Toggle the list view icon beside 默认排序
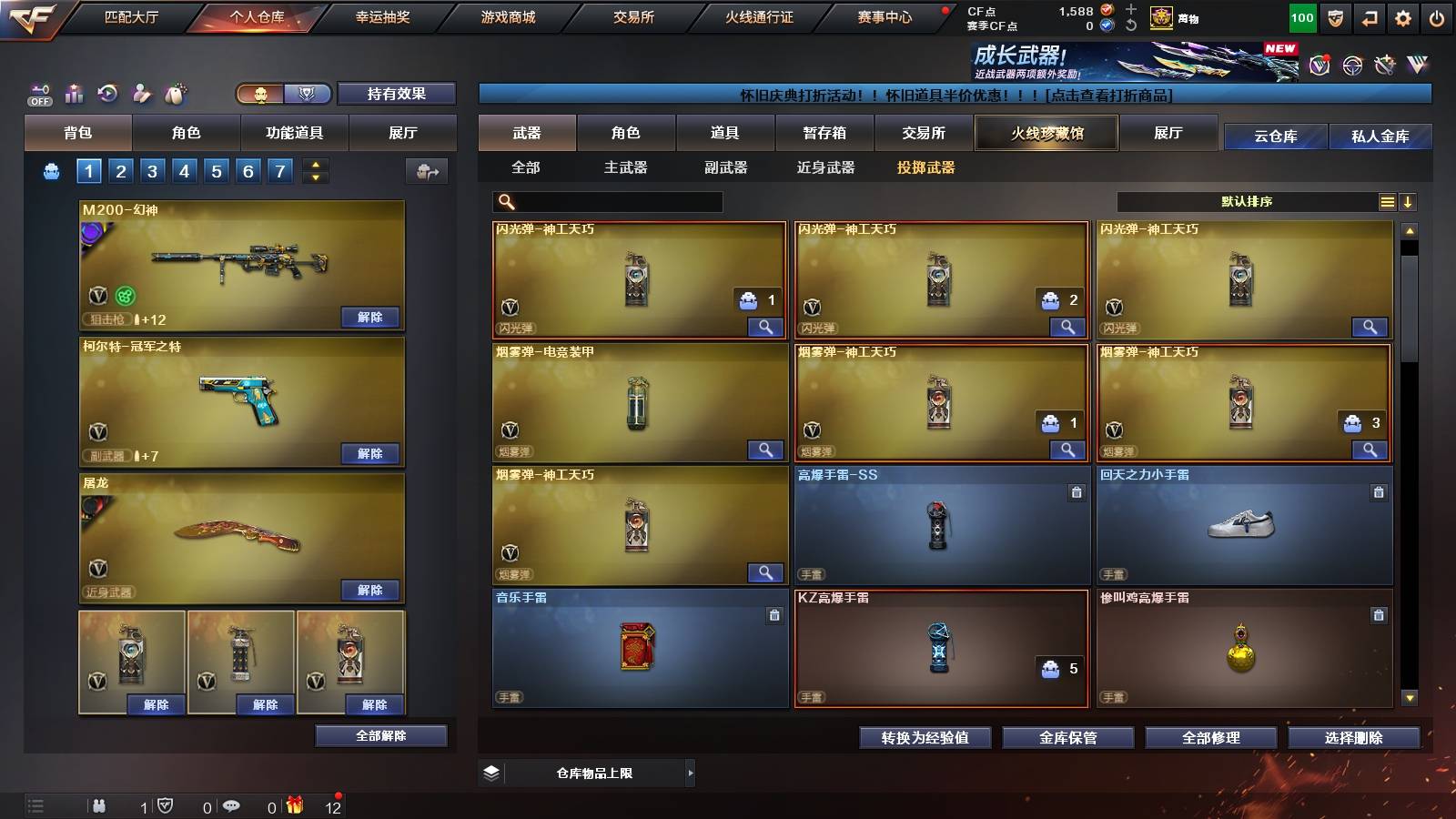The height and width of the screenshot is (819, 1456). pos(1387,201)
